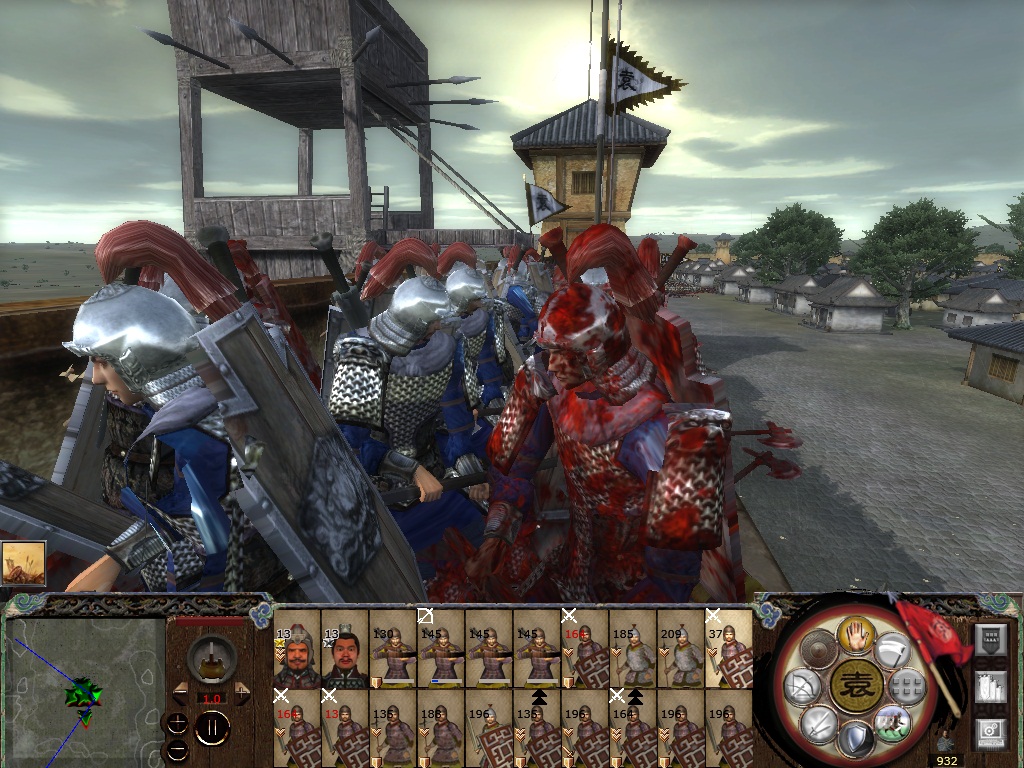Click the event thumbnail above the minimap
The height and width of the screenshot is (768, 1024).
point(23,563)
